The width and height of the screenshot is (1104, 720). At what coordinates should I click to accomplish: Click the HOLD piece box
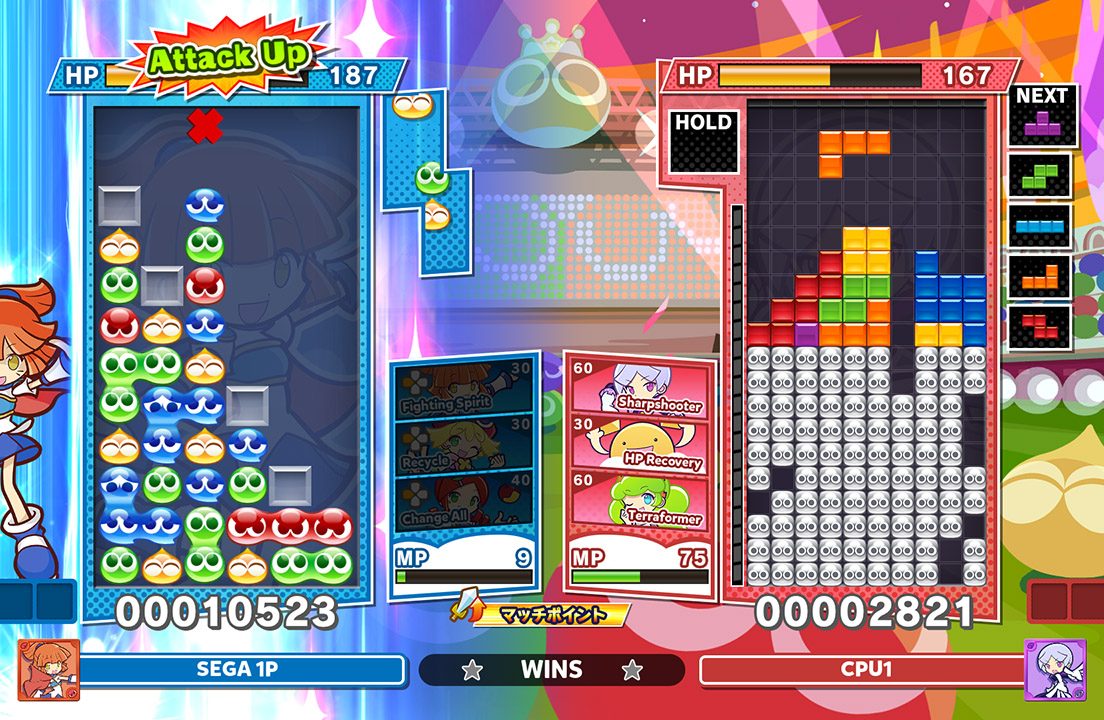(x=704, y=141)
